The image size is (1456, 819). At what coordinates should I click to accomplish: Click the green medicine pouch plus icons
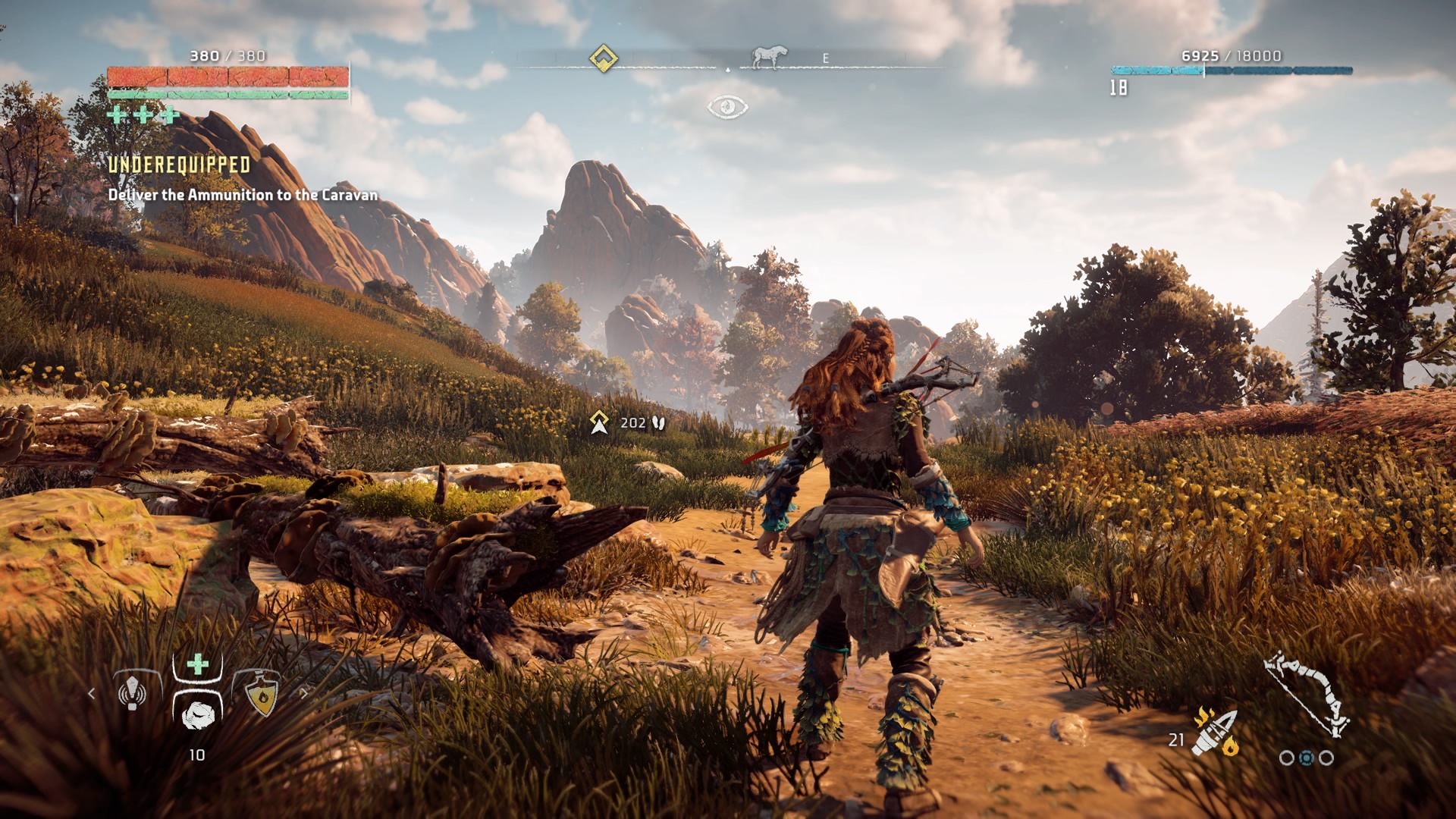[143, 115]
